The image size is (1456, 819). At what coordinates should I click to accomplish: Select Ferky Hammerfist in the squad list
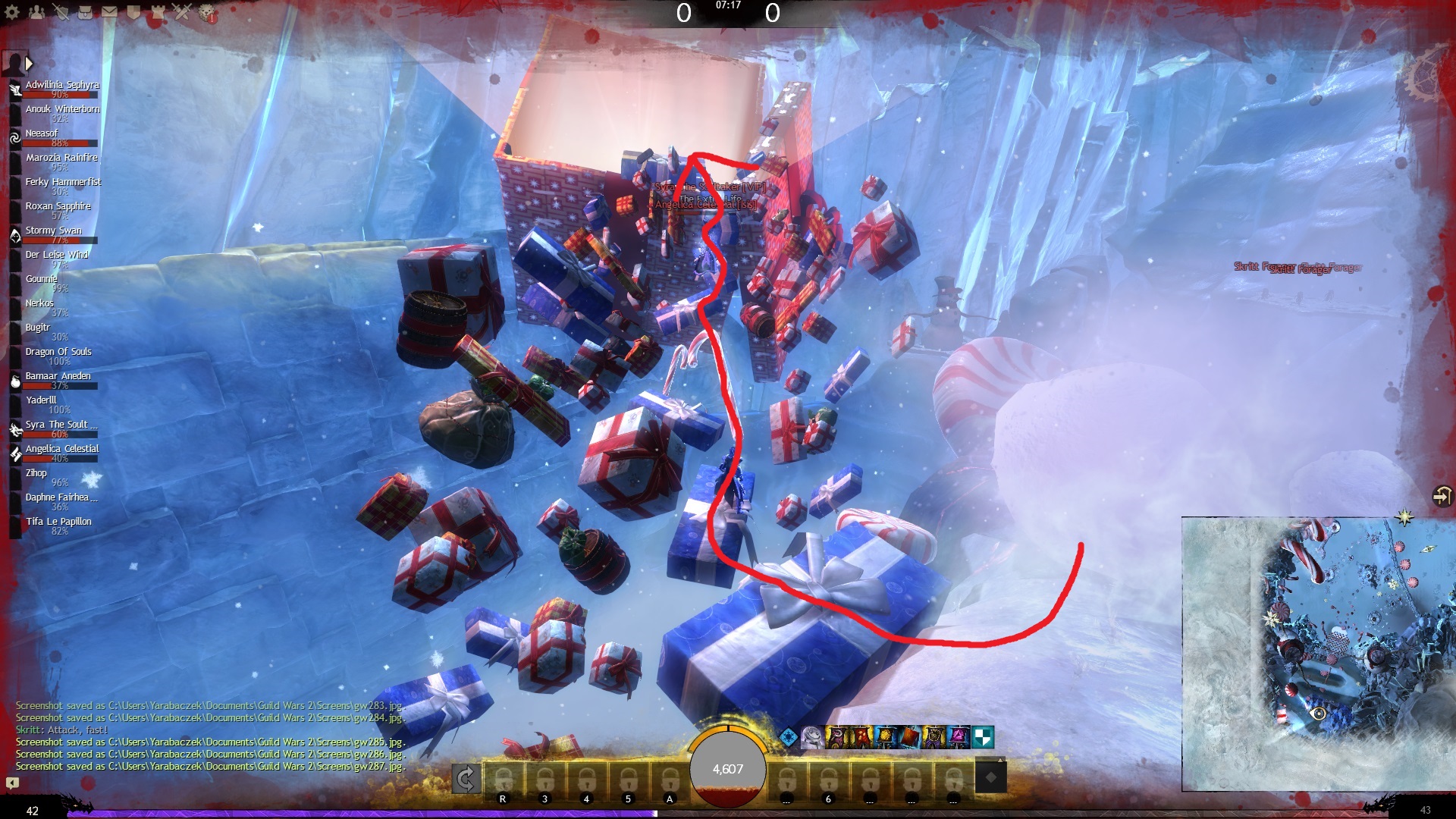click(62, 182)
